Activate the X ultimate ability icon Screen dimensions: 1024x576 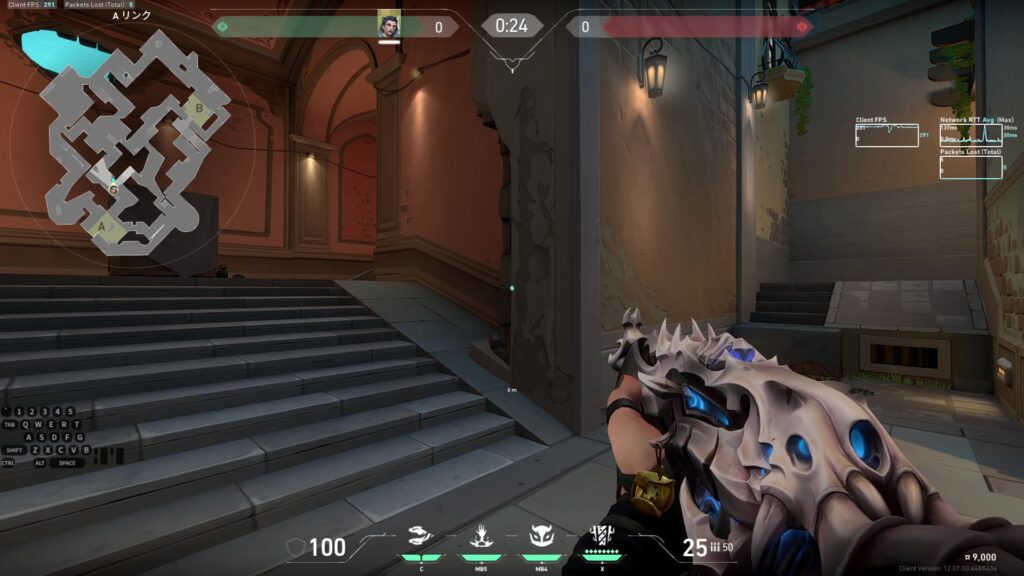(x=601, y=537)
